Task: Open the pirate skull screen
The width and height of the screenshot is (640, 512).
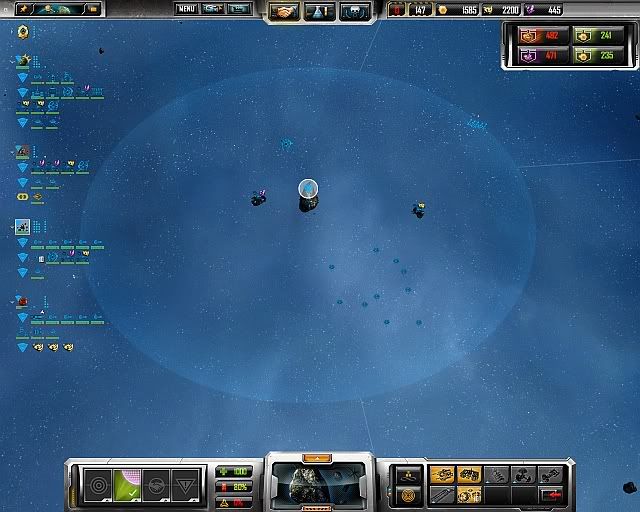Action: tap(353, 12)
